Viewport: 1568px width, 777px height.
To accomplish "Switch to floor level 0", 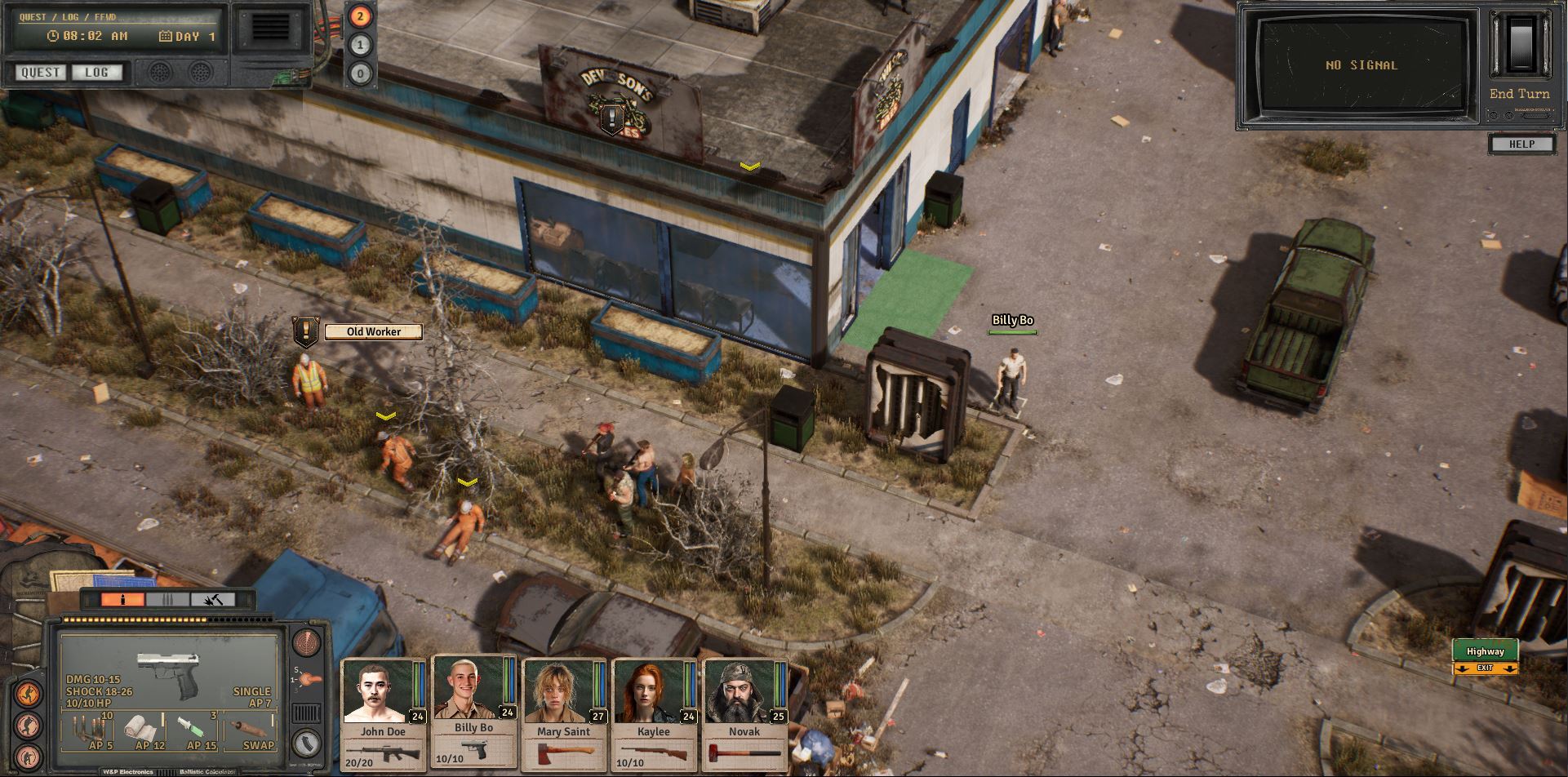I will coord(360,74).
